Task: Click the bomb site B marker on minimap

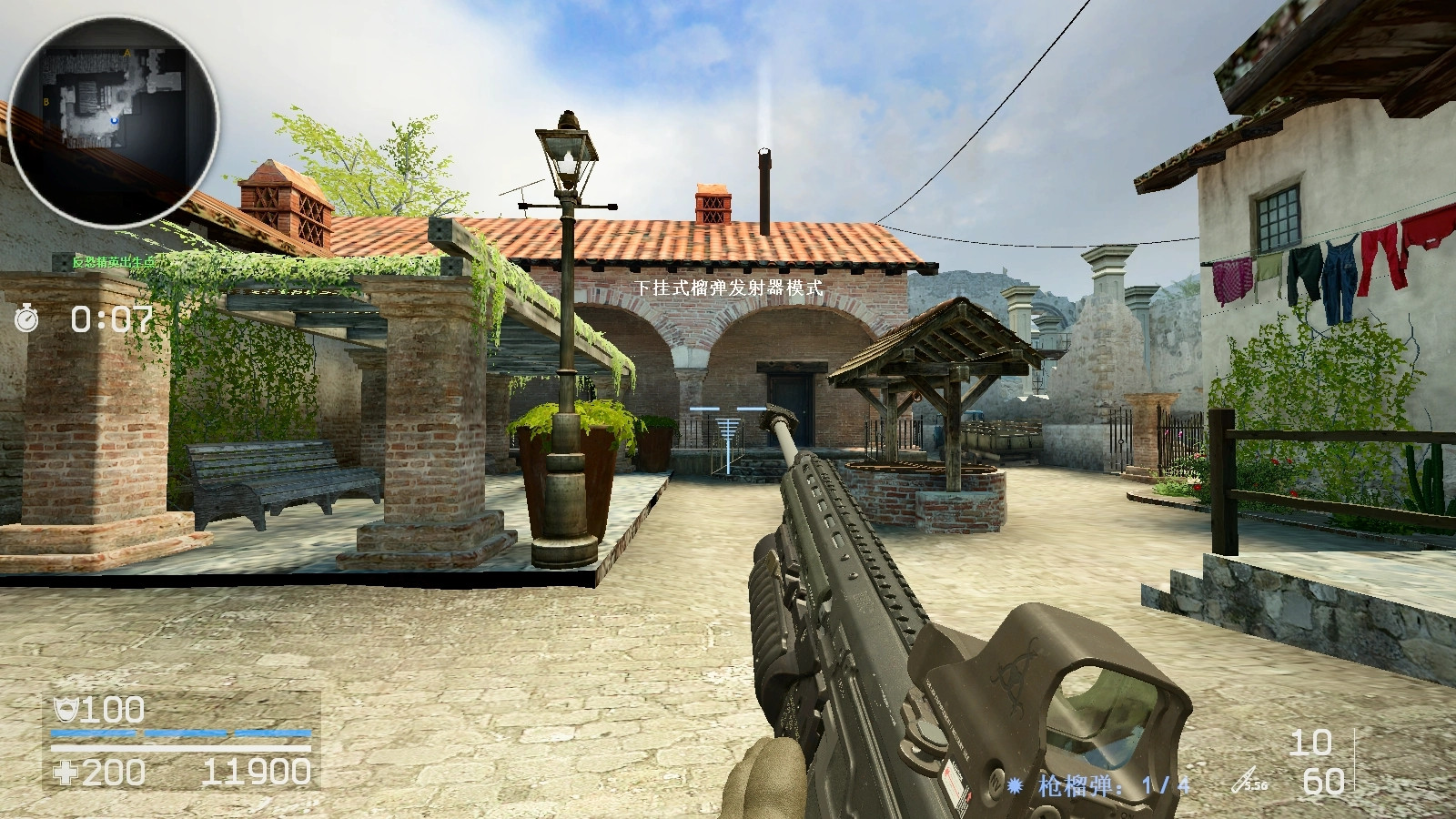Action: click(45, 101)
